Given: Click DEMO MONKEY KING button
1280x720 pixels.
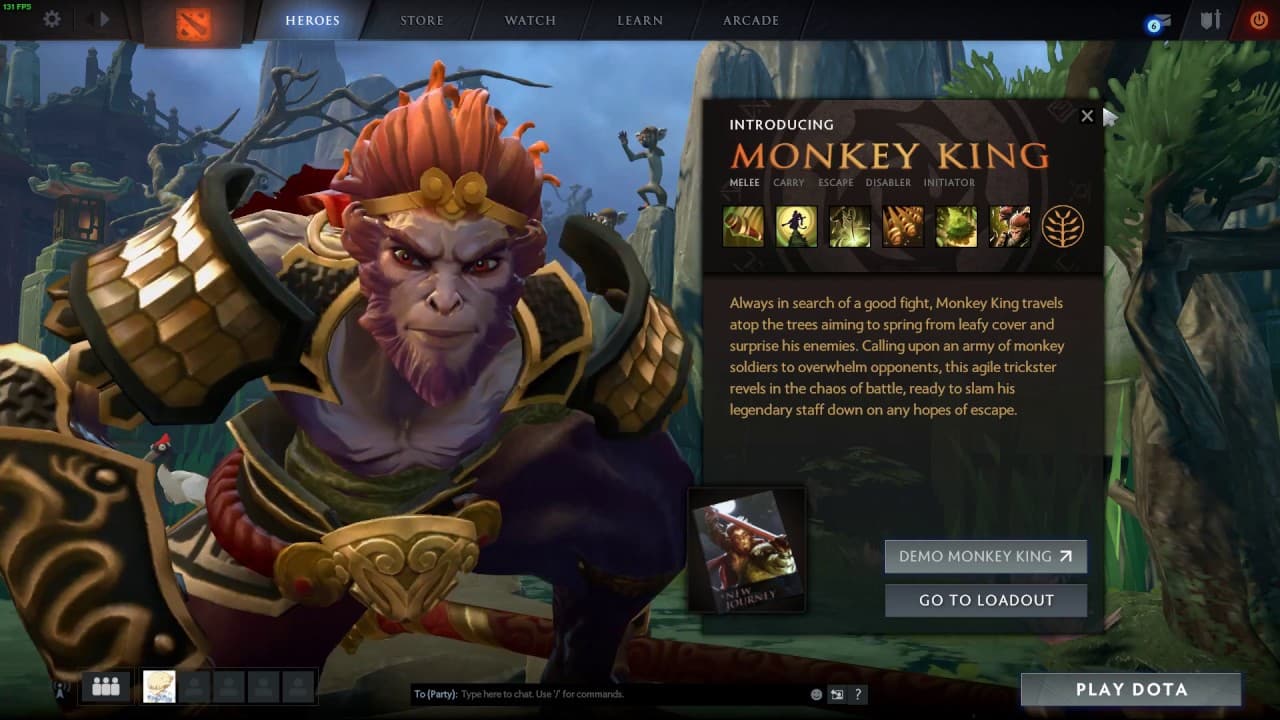Looking at the screenshot, I should pyautogui.click(x=985, y=557).
